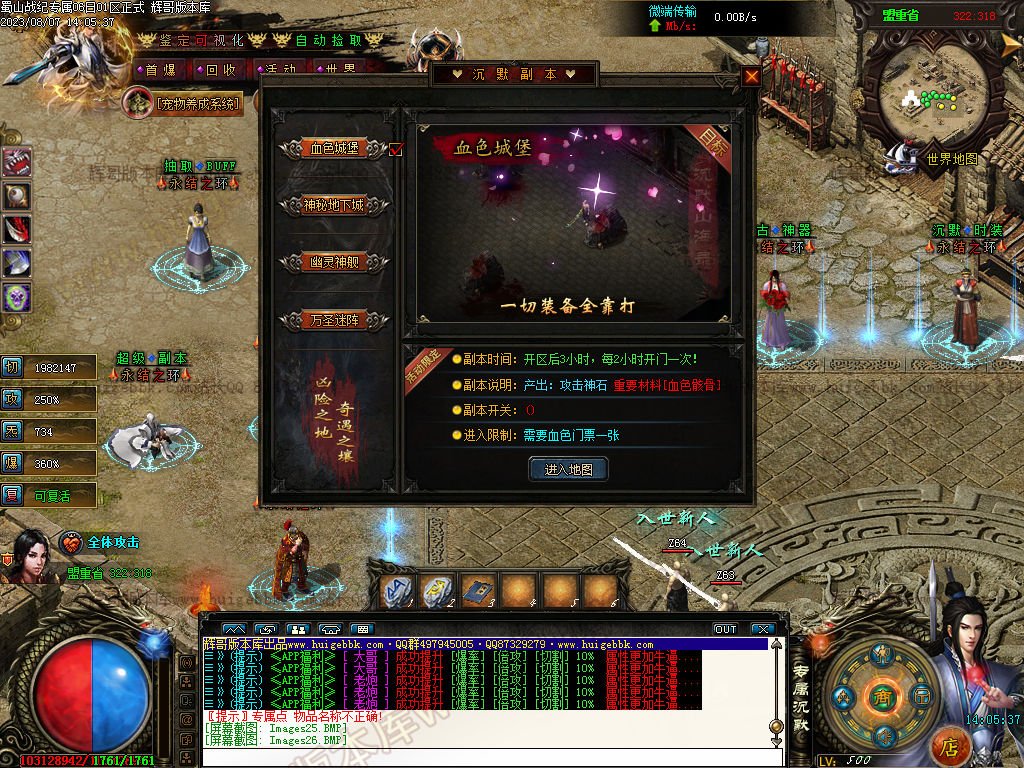1024x768 pixels.
Task: Open the 店 shop button
Action: (x=950, y=746)
